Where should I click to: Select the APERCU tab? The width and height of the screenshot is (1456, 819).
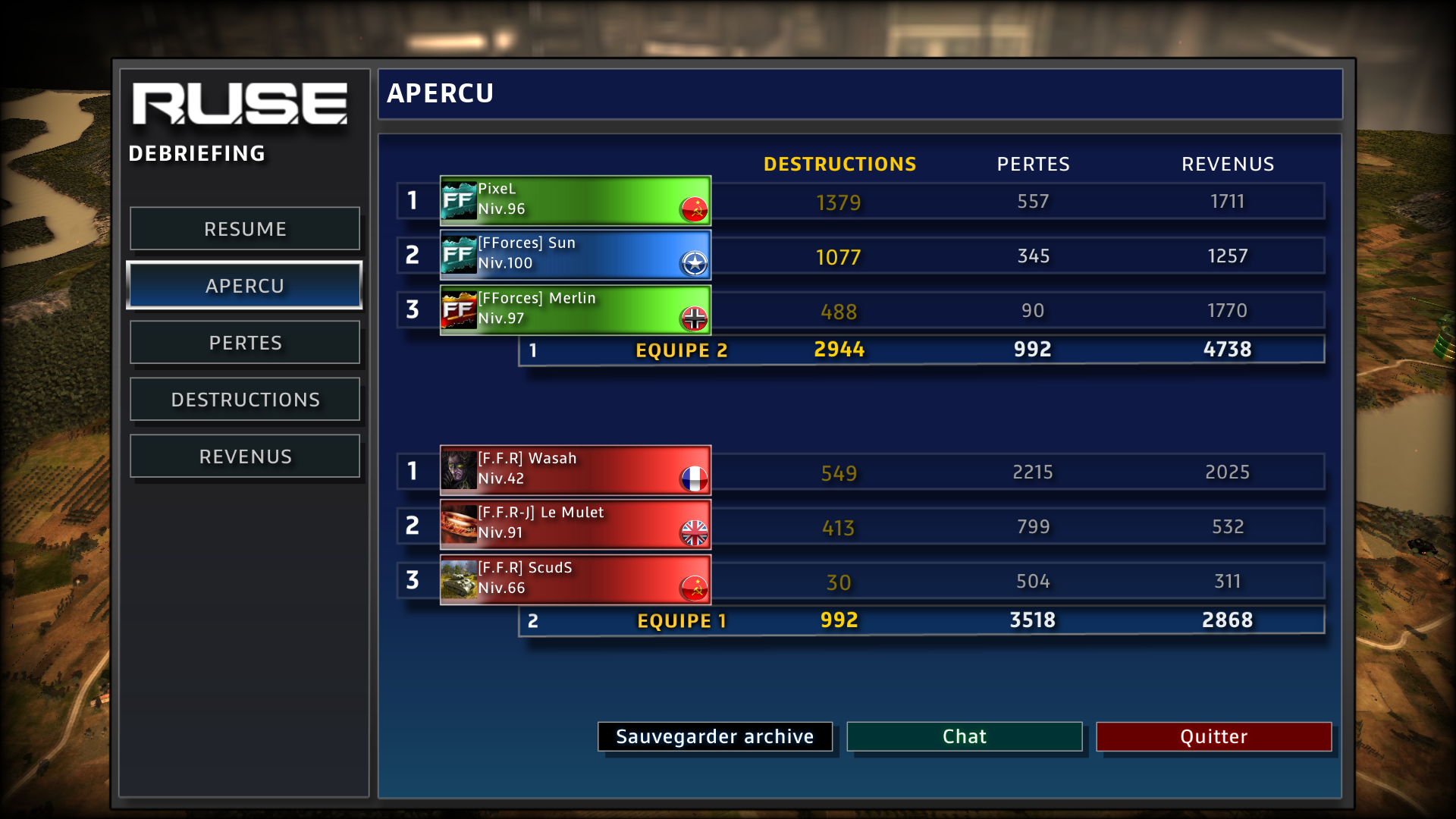(x=245, y=286)
